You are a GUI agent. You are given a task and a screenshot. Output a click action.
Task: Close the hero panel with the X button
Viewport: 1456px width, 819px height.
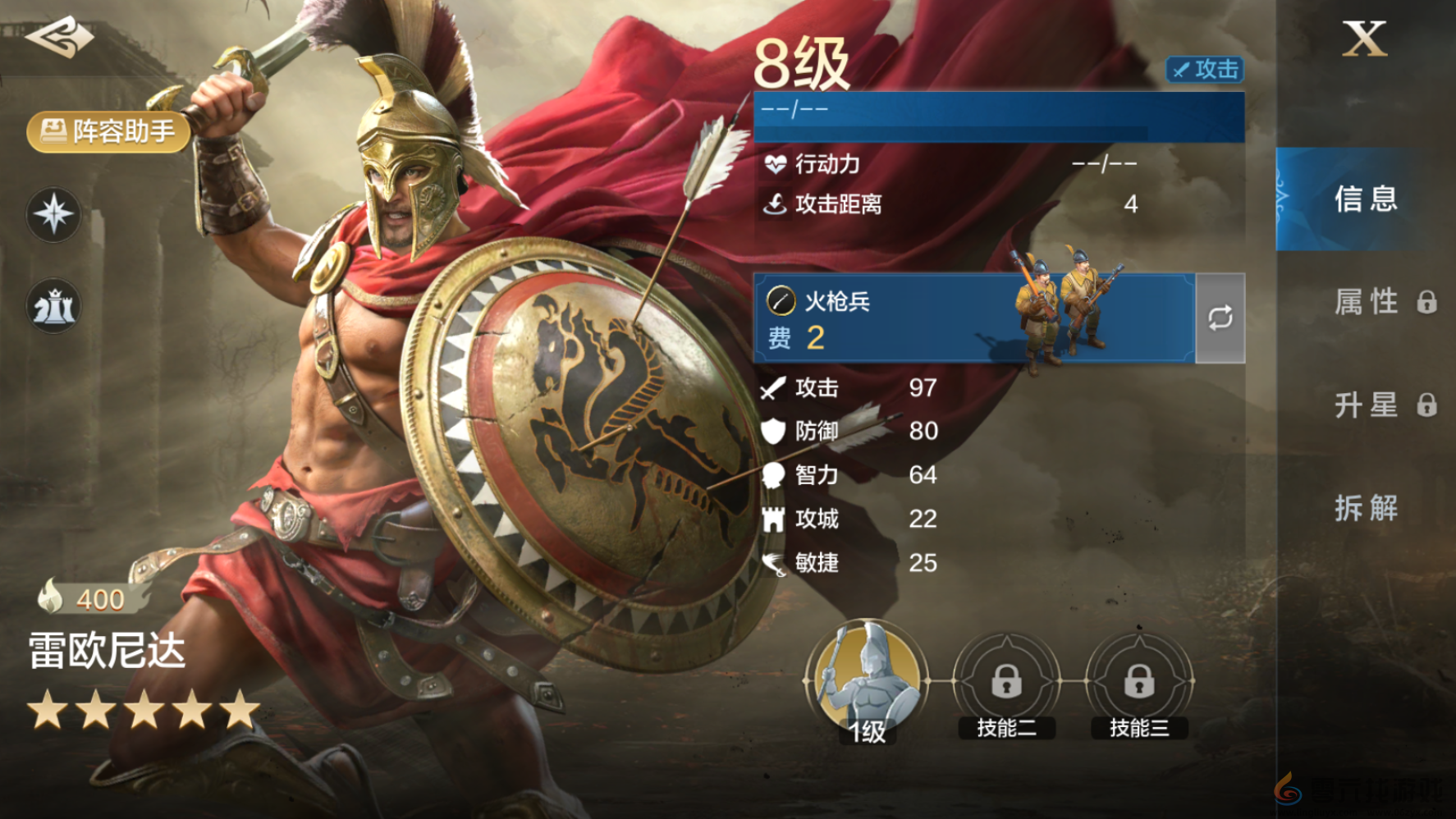1364,39
